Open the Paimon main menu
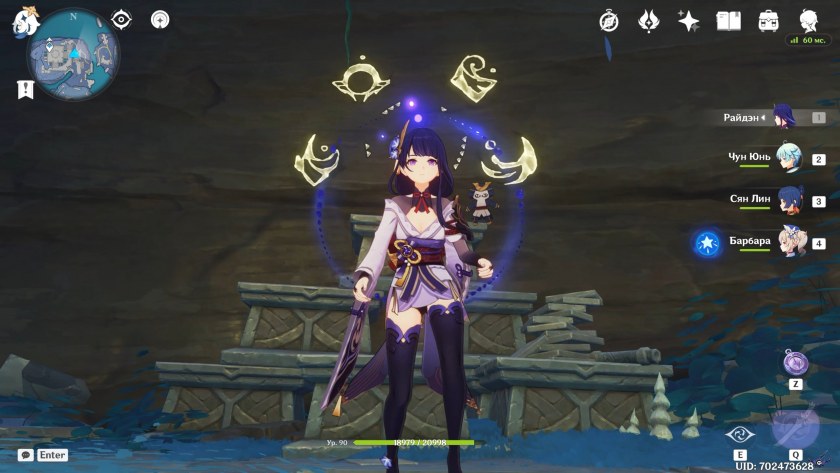 click(x=24, y=21)
